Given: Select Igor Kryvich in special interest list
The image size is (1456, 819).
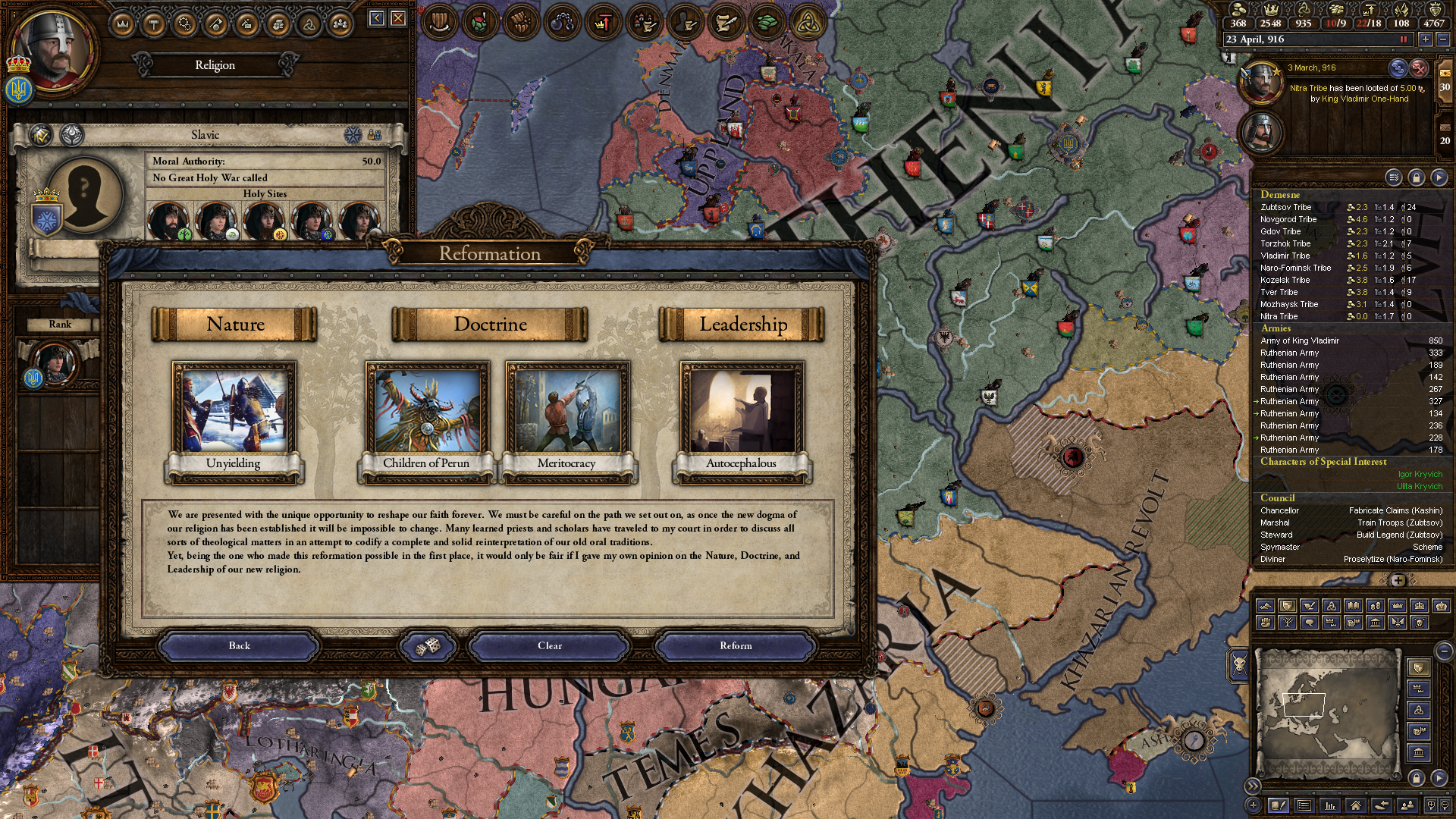Looking at the screenshot, I should point(1420,474).
